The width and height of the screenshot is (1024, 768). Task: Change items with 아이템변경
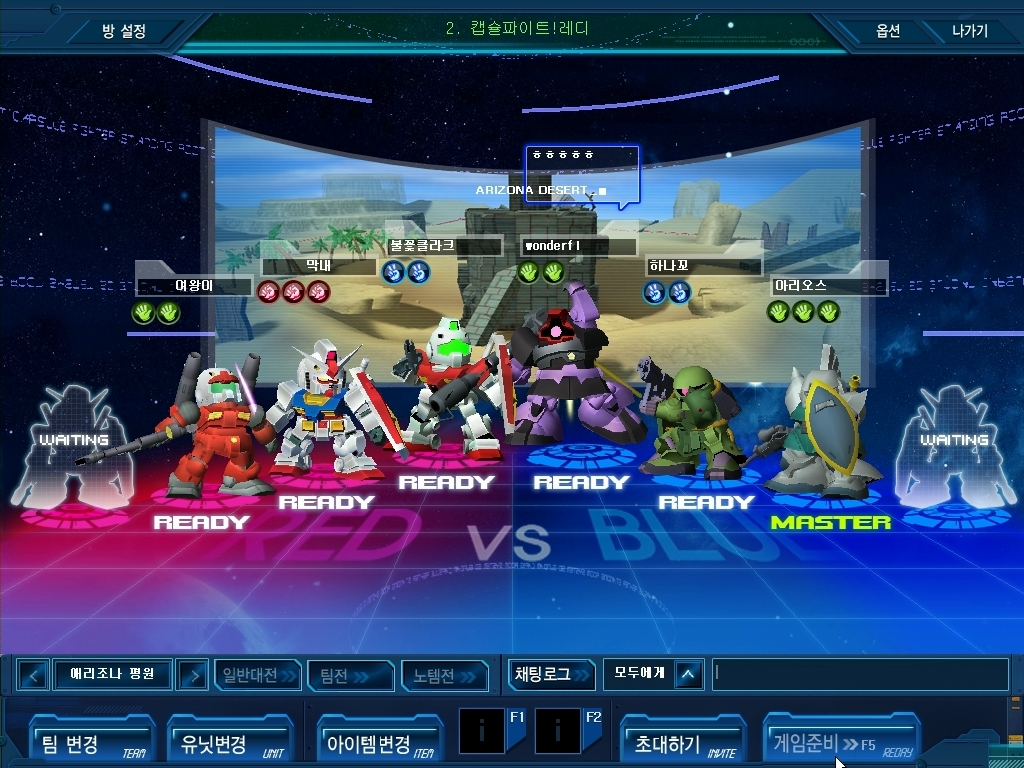pos(378,740)
